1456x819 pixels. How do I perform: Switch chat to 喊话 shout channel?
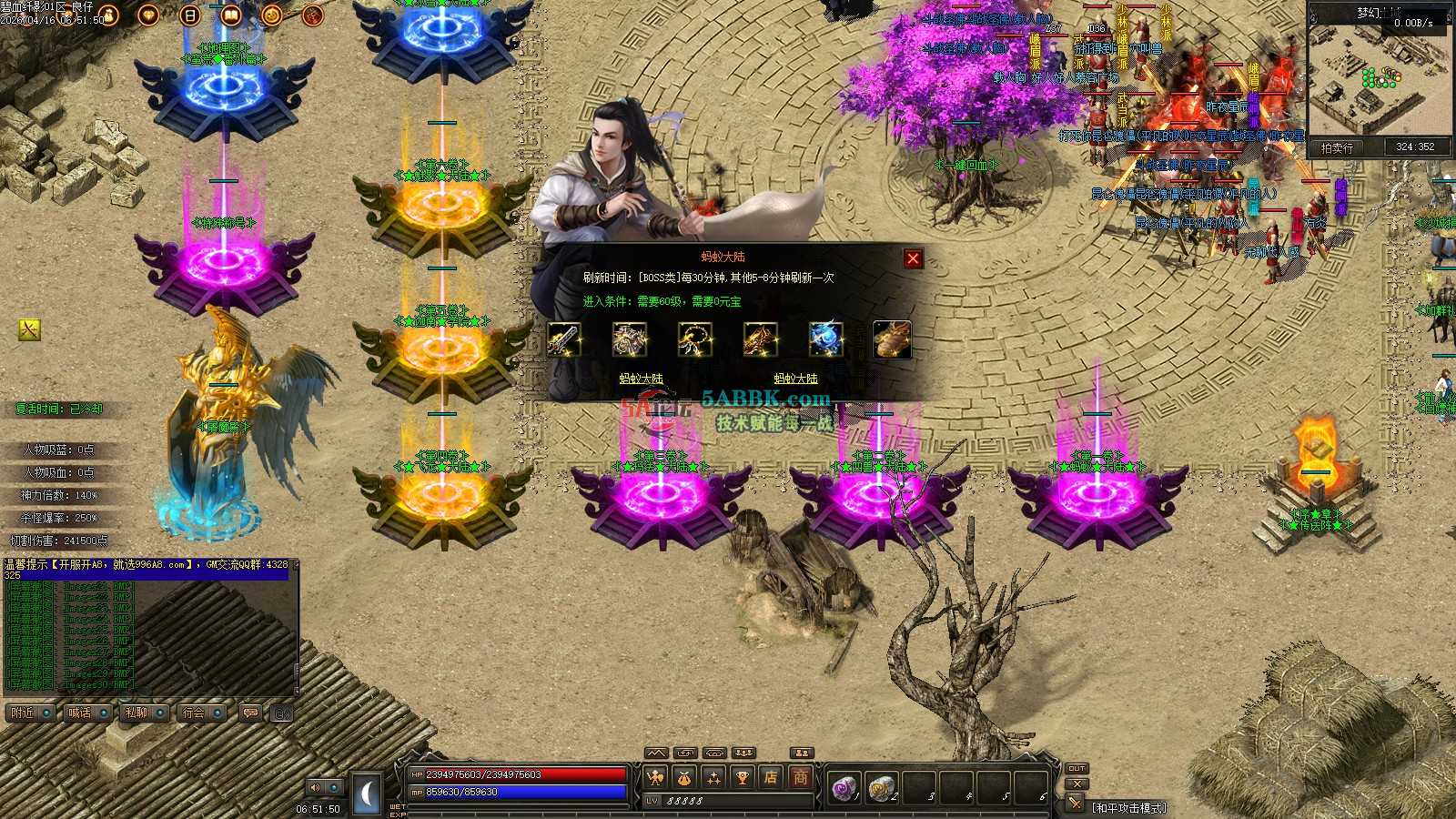[80, 713]
